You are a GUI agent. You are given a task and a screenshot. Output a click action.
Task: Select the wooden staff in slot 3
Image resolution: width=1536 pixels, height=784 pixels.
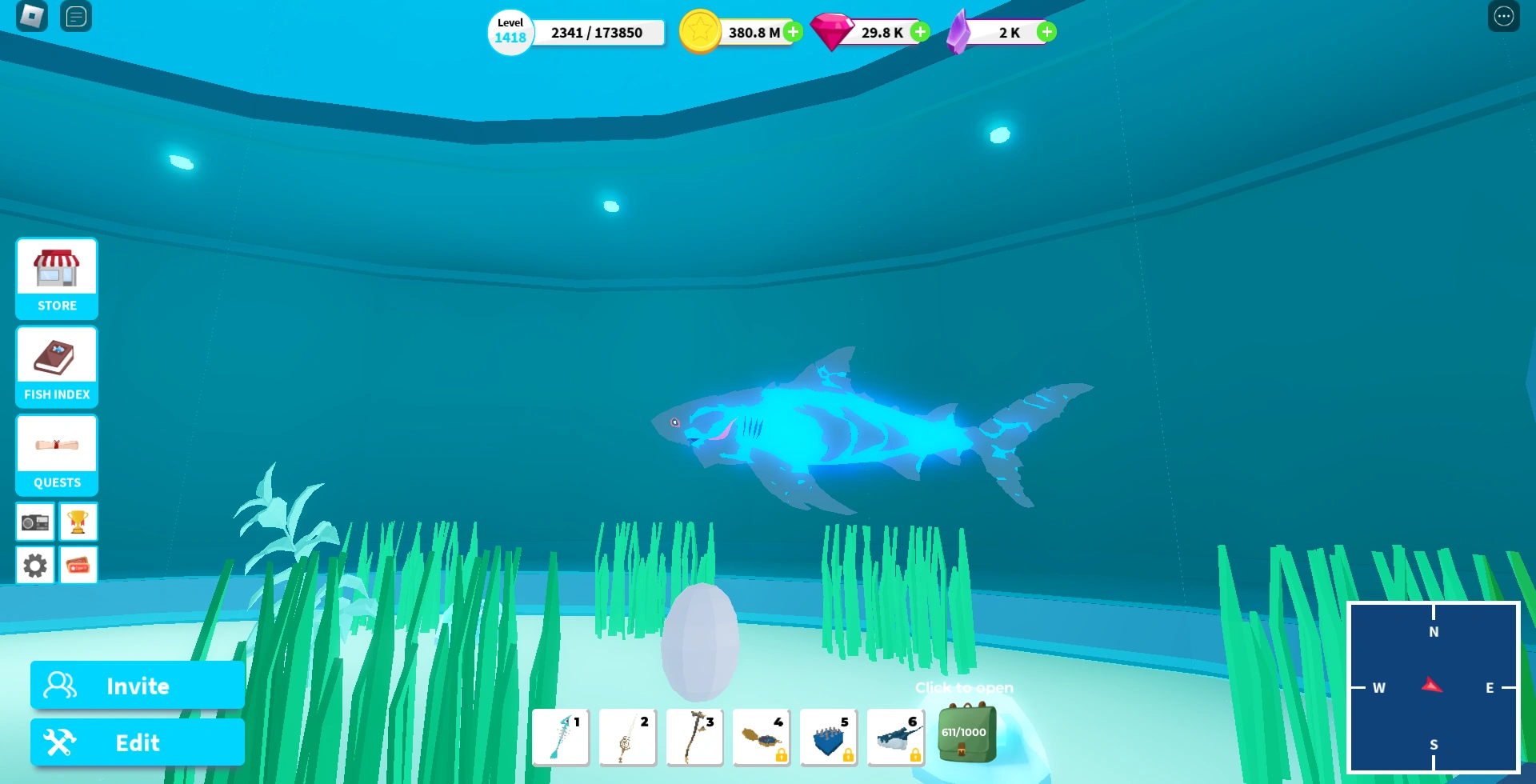point(694,736)
